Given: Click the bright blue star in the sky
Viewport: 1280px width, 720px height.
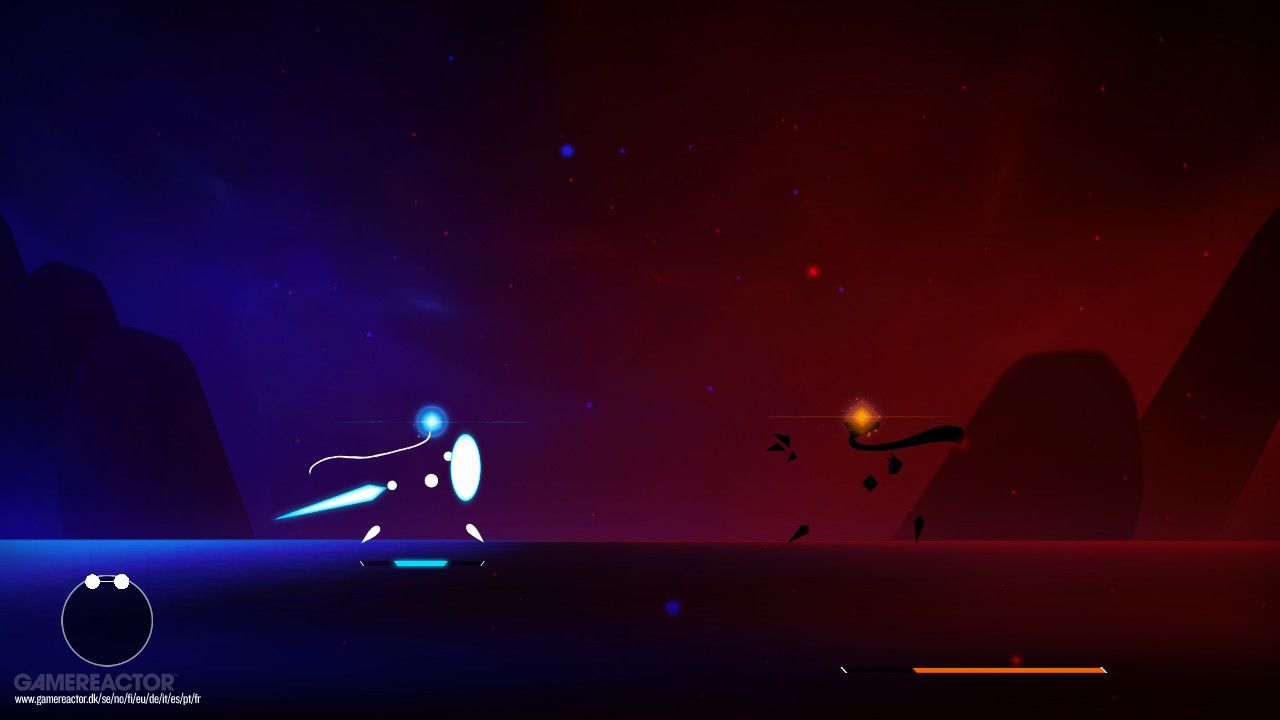Looking at the screenshot, I should coord(567,150).
